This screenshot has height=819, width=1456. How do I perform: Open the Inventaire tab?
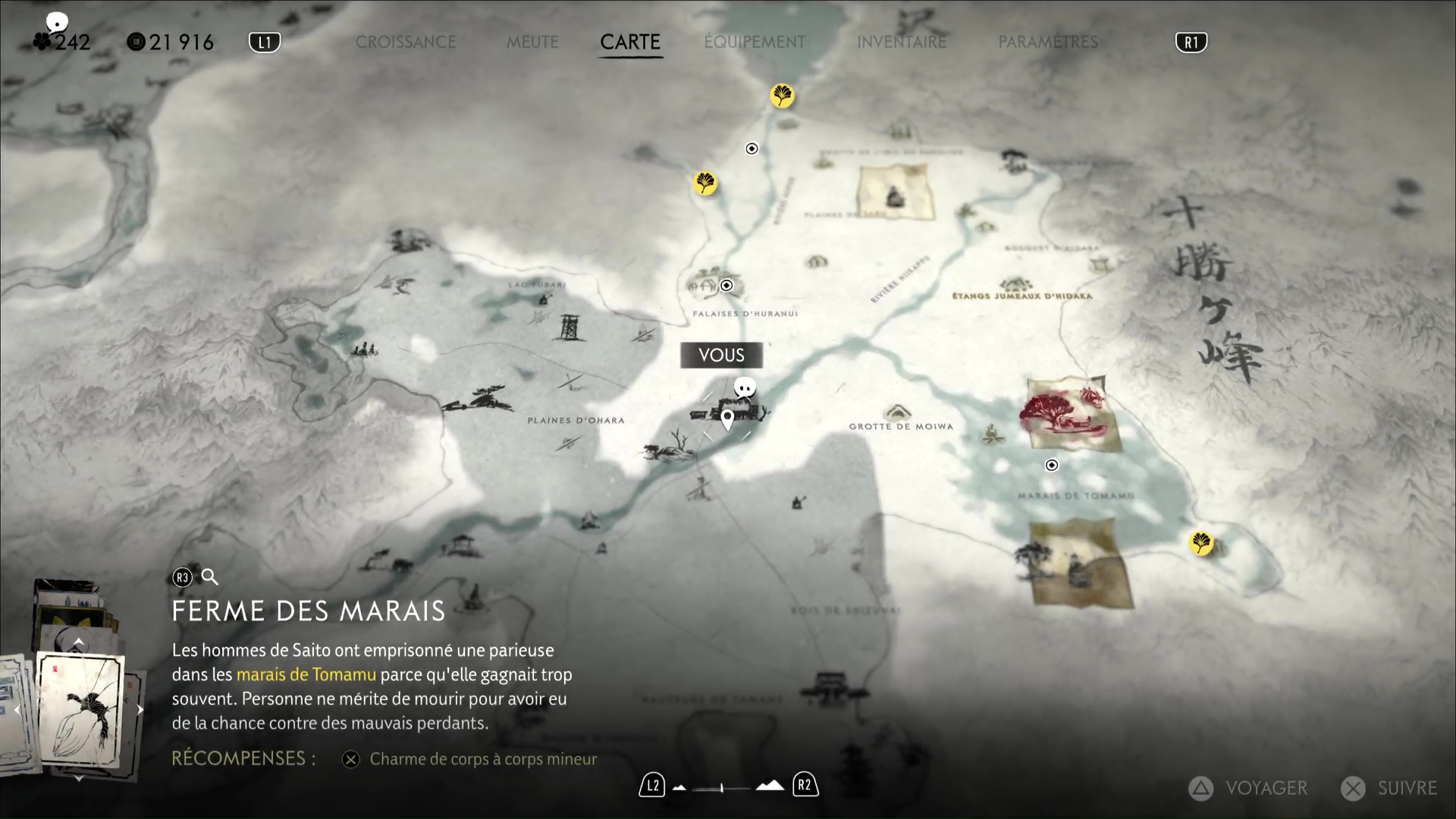(902, 42)
